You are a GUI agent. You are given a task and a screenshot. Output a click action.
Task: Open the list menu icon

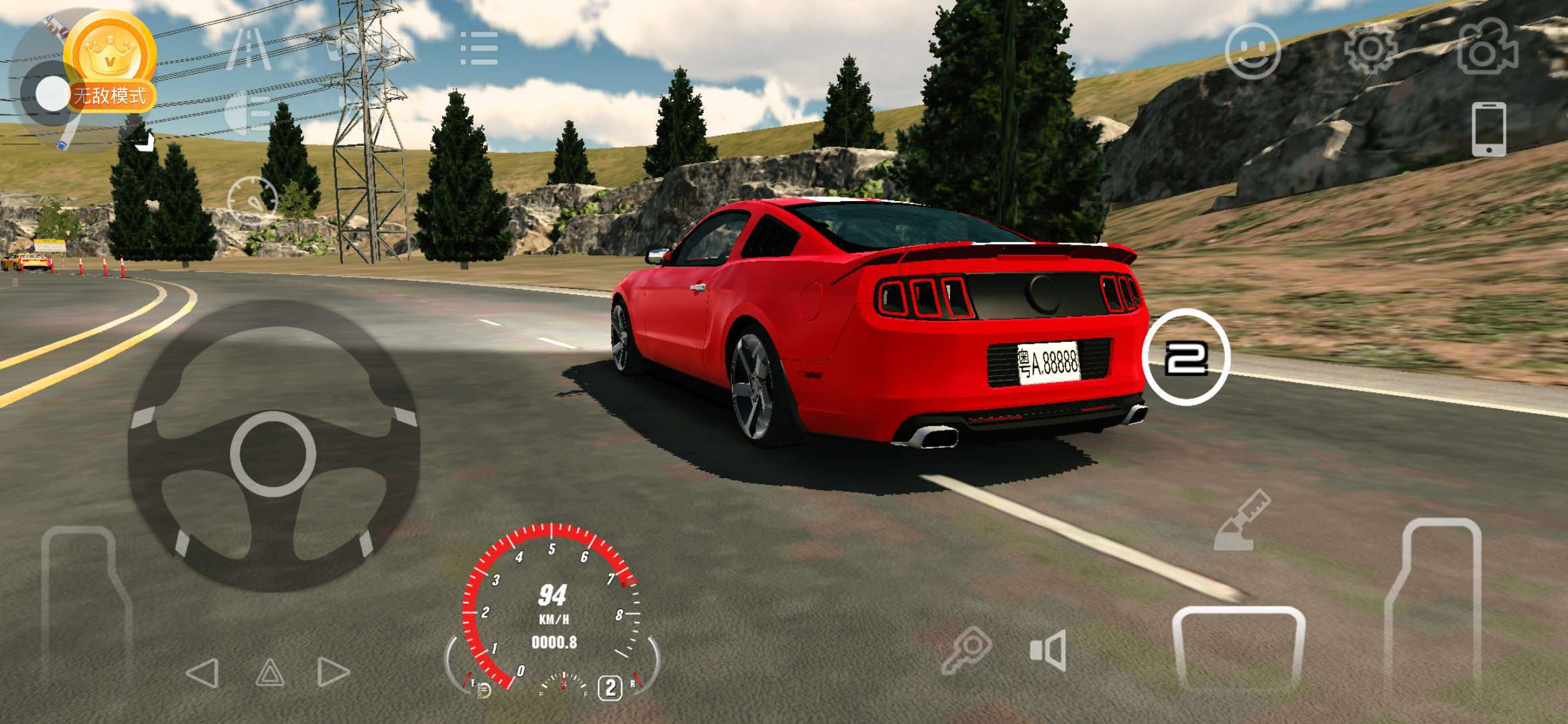(x=479, y=48)
